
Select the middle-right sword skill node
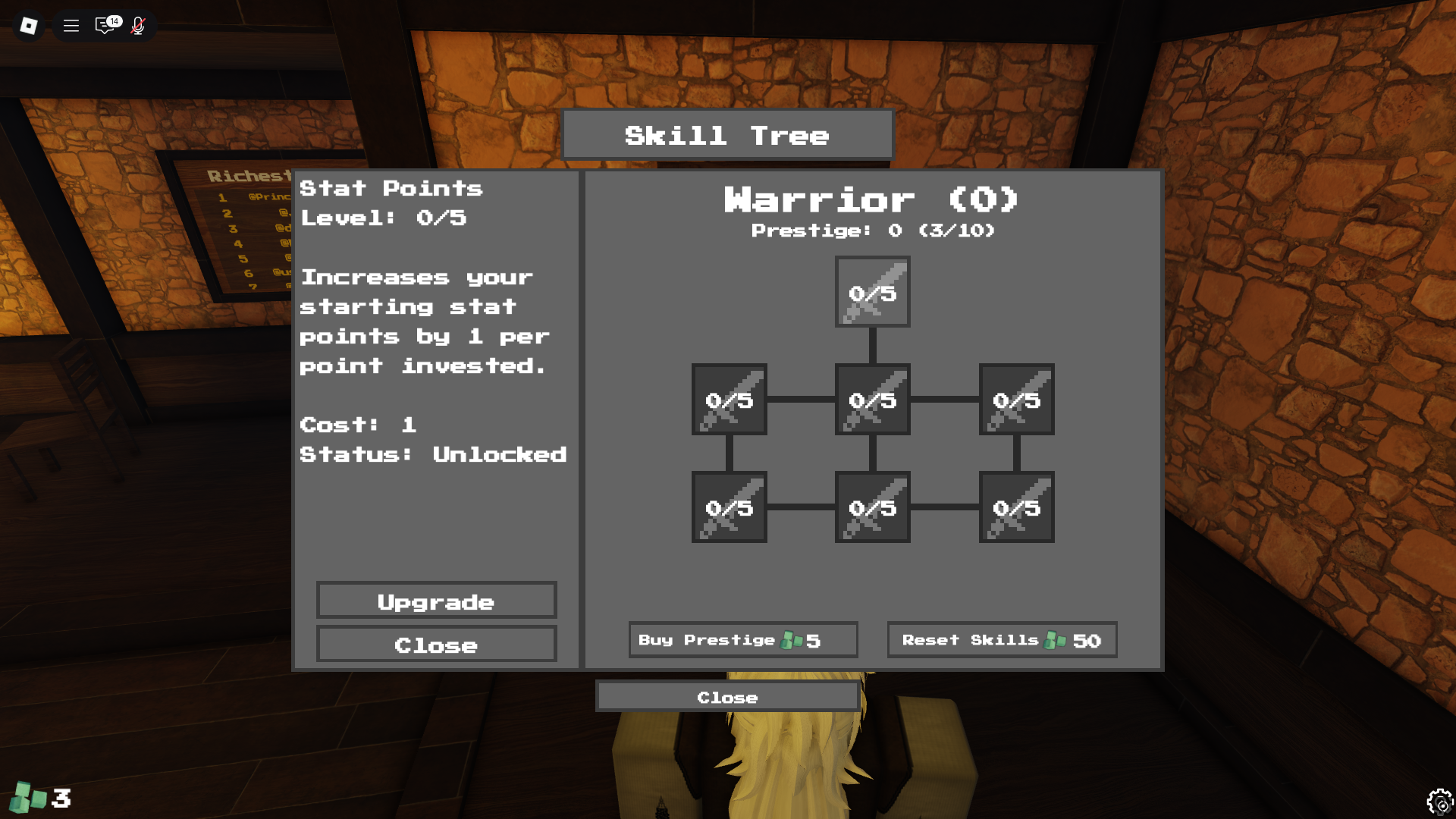[1016, 400]
